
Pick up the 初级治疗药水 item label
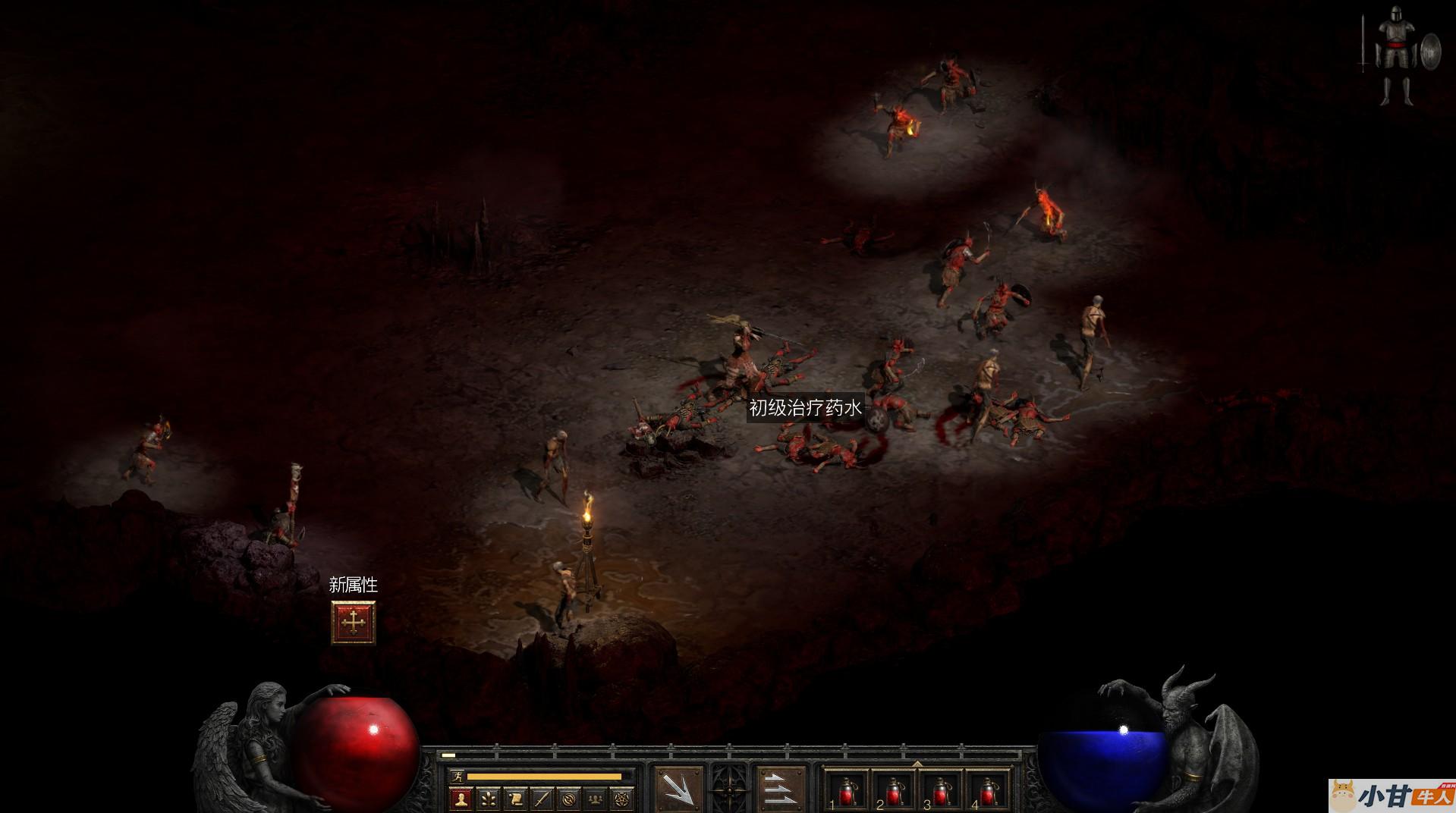(x=805, y=408)
